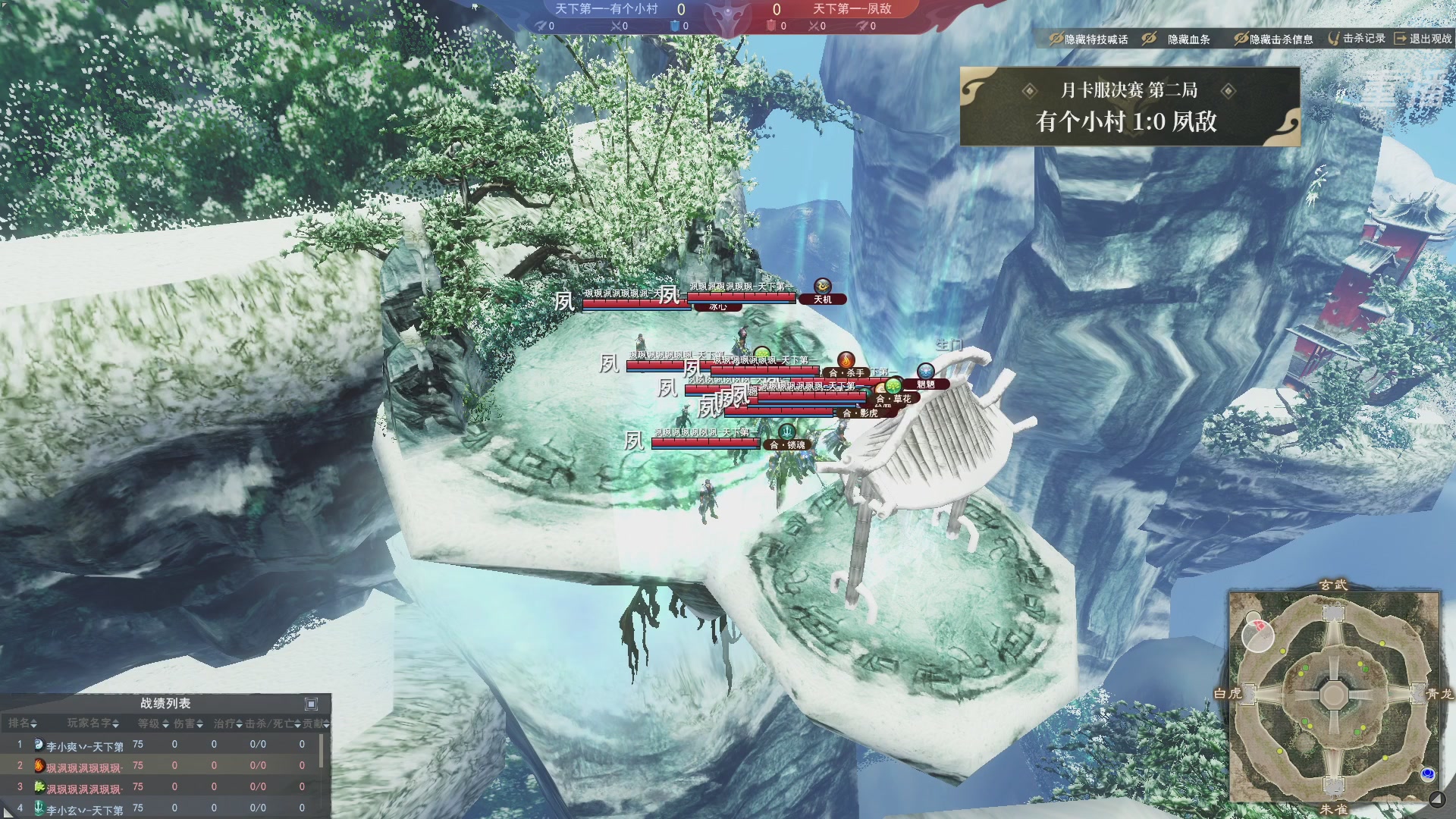Toggle 隐藏特技喊话 (hide skill shouts)
This screenshot has height=819, width=1456.
(1088, 39)
